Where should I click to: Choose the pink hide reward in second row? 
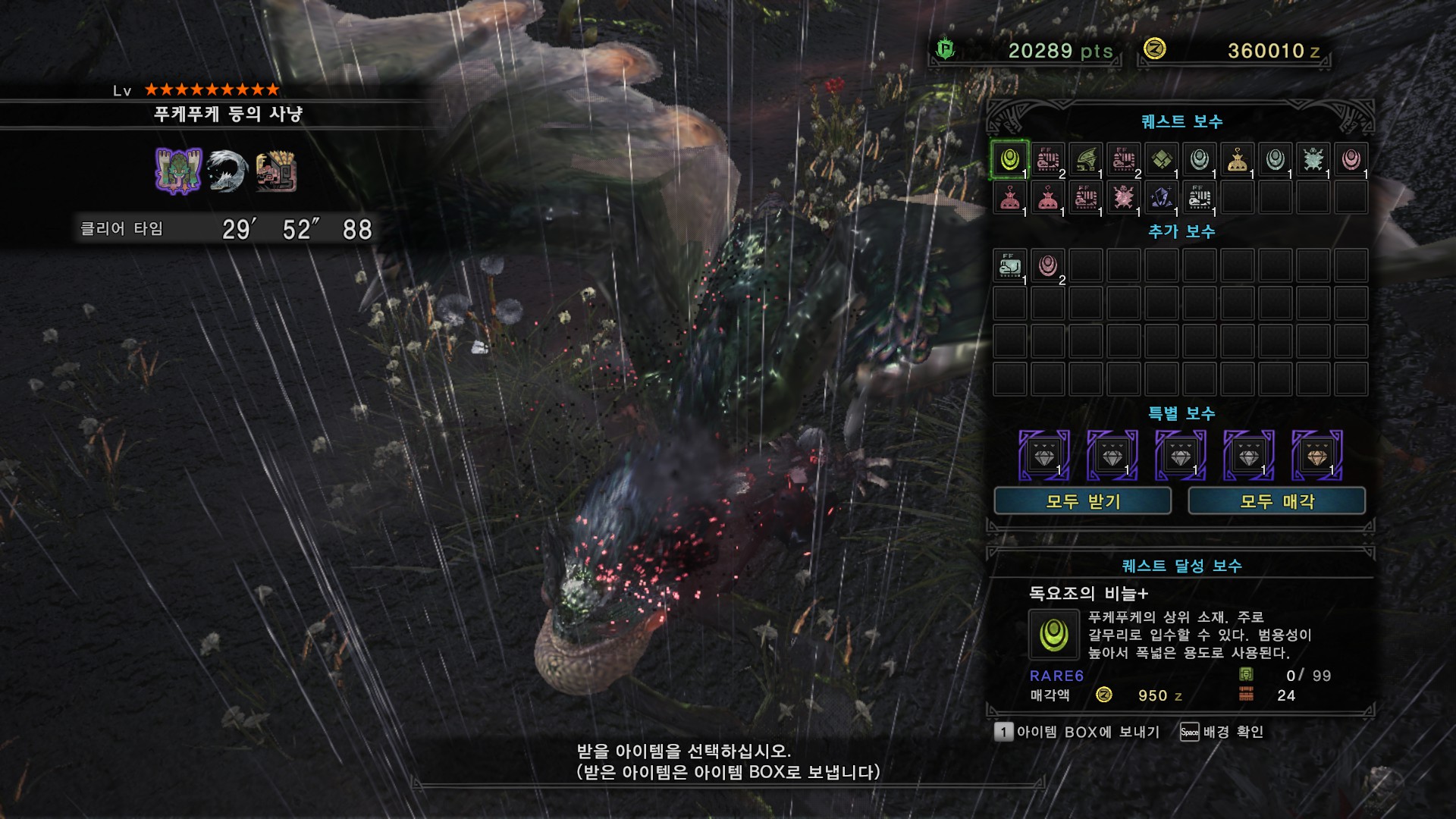1123,198
